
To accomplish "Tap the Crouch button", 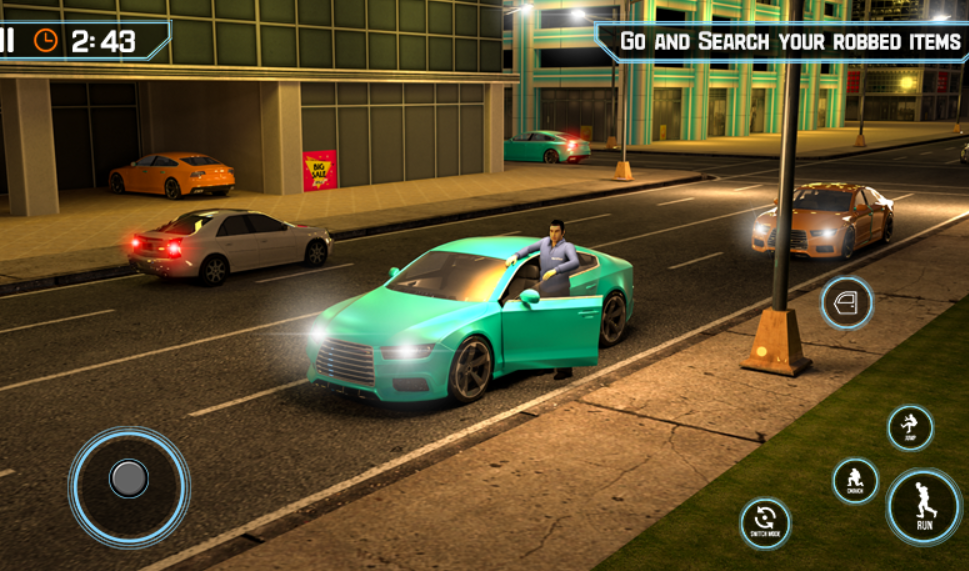I will click(x=856, y=481).
